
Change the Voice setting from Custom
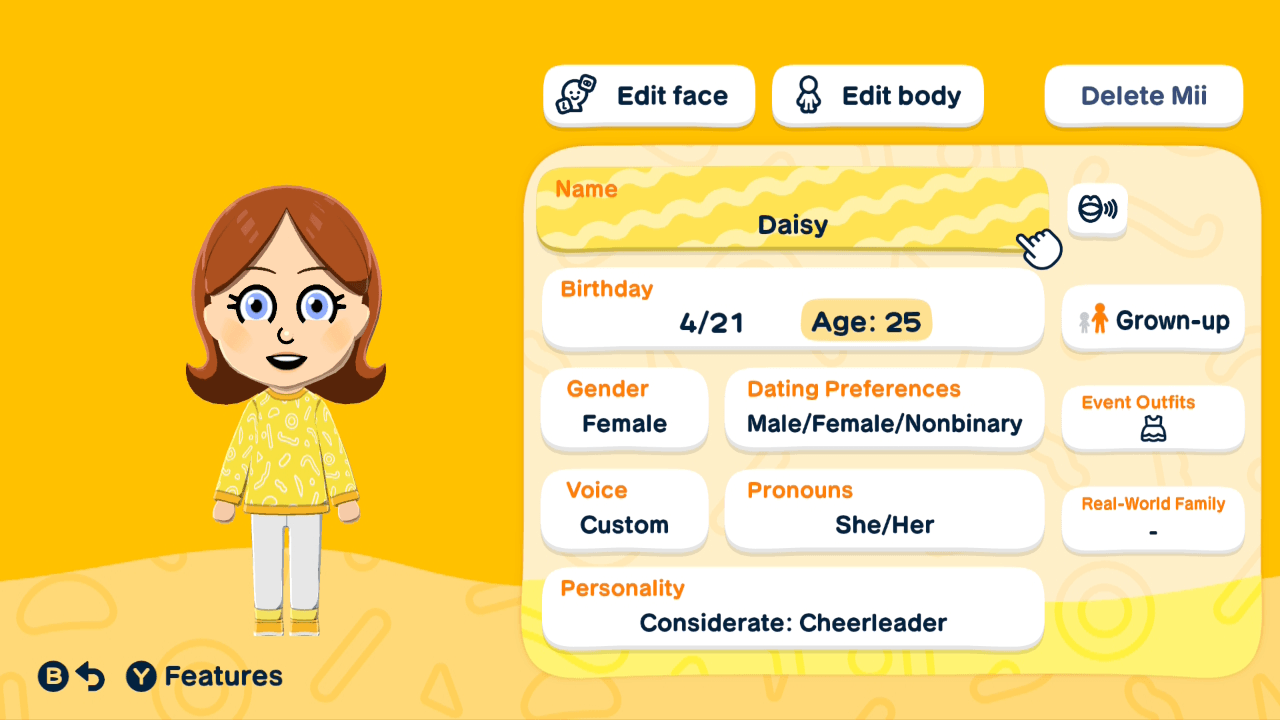[x=624, y=511]
